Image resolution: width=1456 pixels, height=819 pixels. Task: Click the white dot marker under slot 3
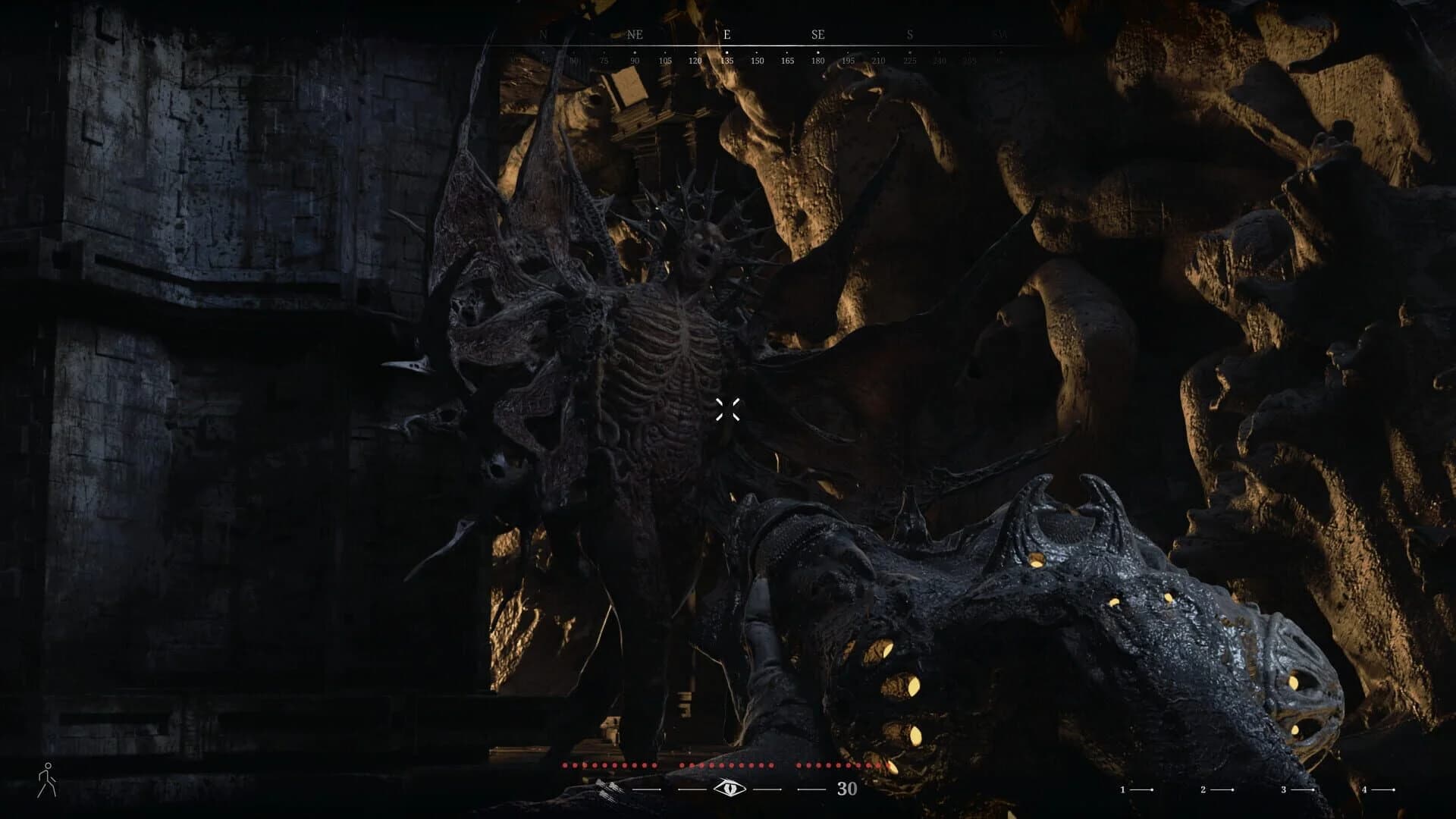(1314, 789)
